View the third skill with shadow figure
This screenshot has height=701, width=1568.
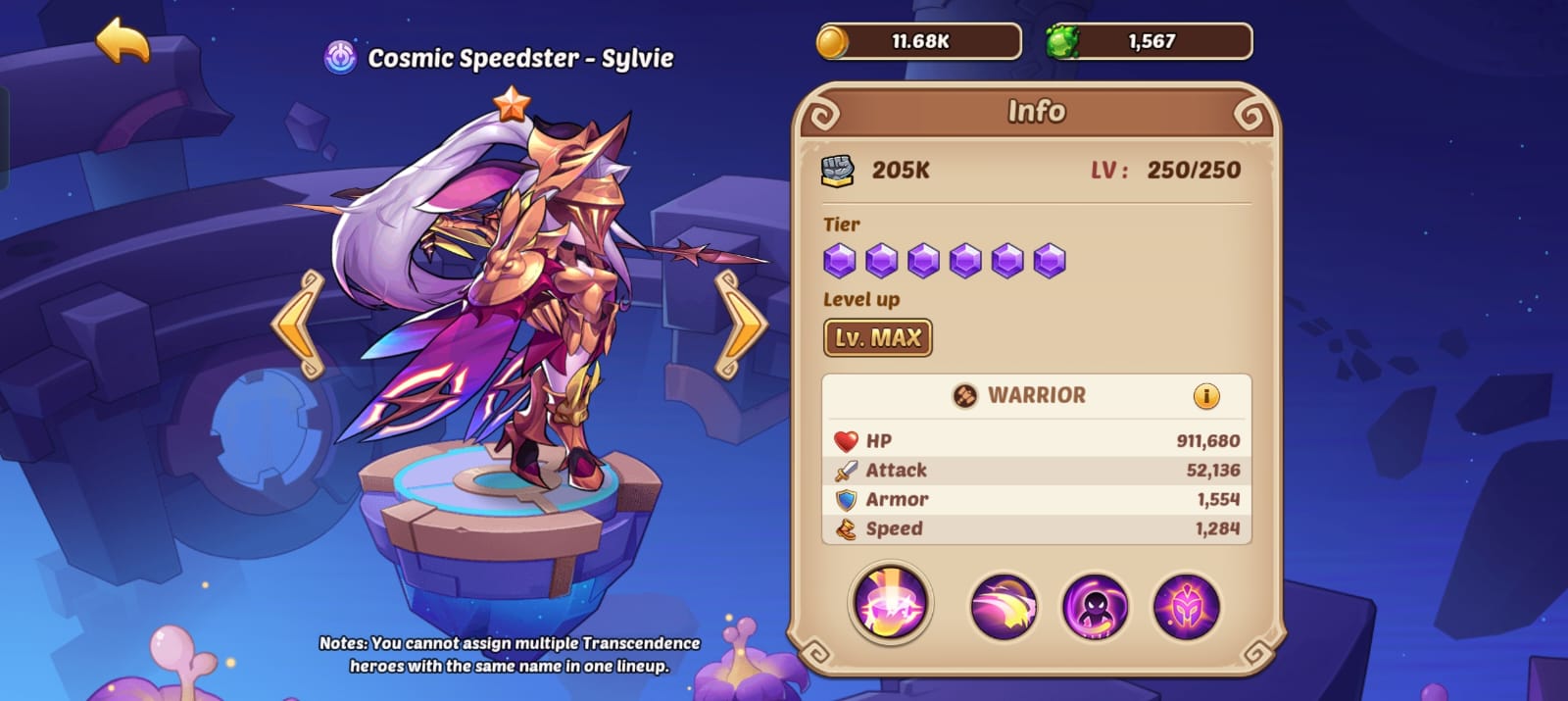pyautogui.click(x=1095, y=607)
